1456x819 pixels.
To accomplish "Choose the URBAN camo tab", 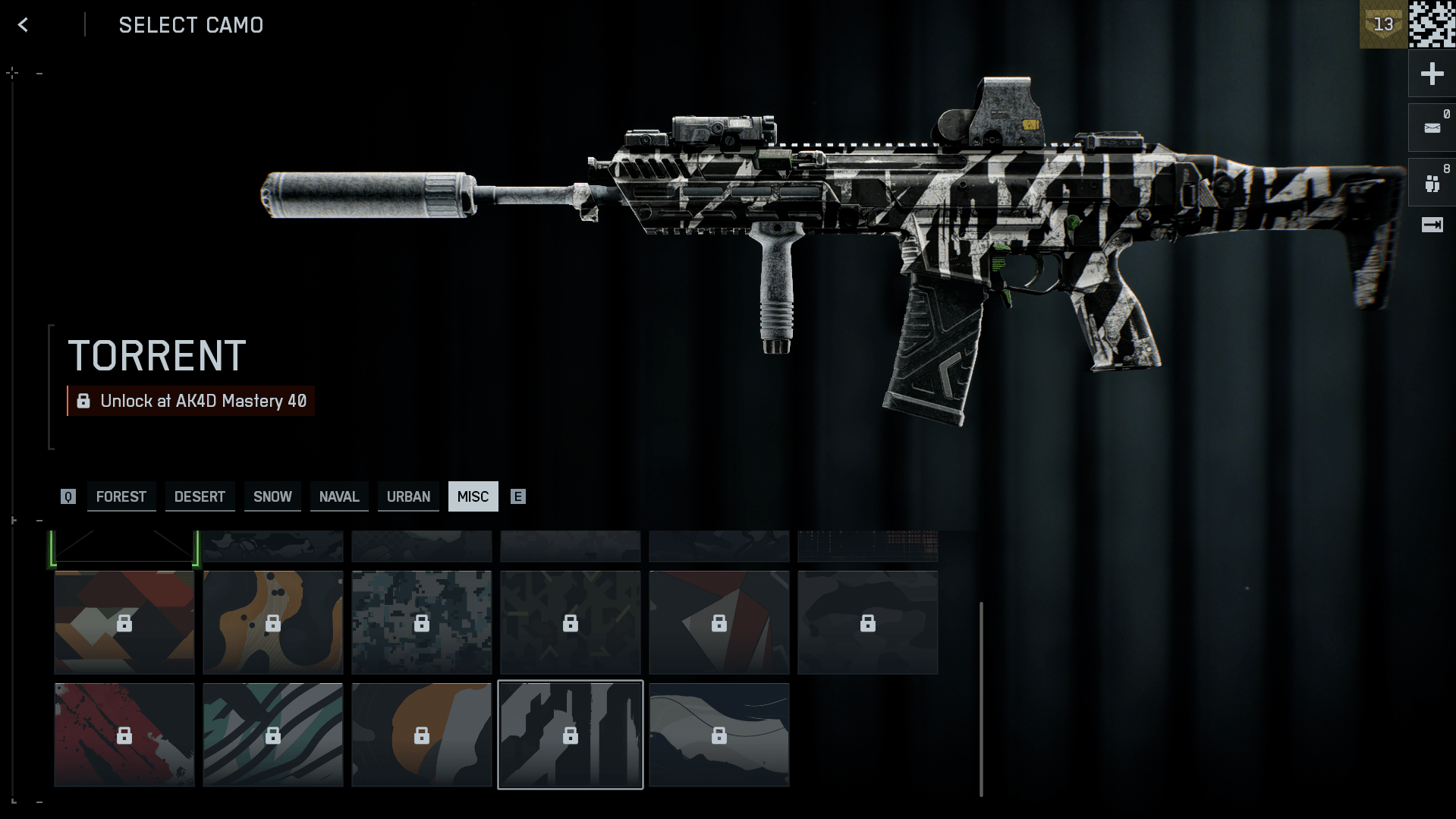I will pos(408,496).
